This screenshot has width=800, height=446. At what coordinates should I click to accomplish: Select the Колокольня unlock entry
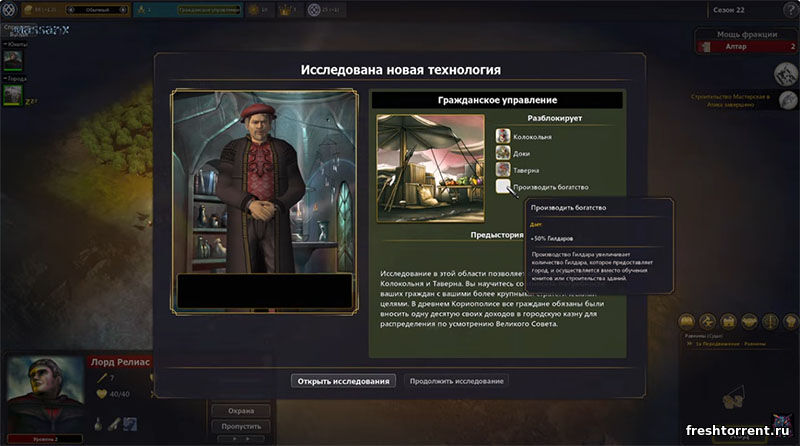click(x=533, y=136)
